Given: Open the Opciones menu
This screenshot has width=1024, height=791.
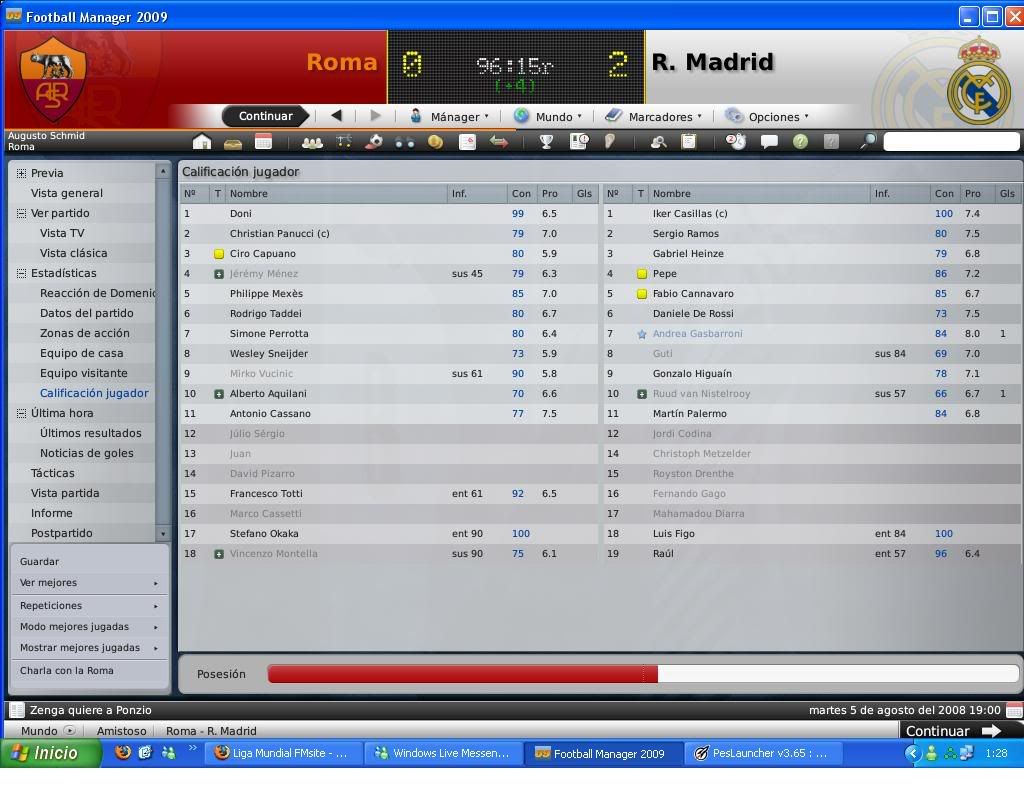Looking at the screenshot, I should point(767,116).
